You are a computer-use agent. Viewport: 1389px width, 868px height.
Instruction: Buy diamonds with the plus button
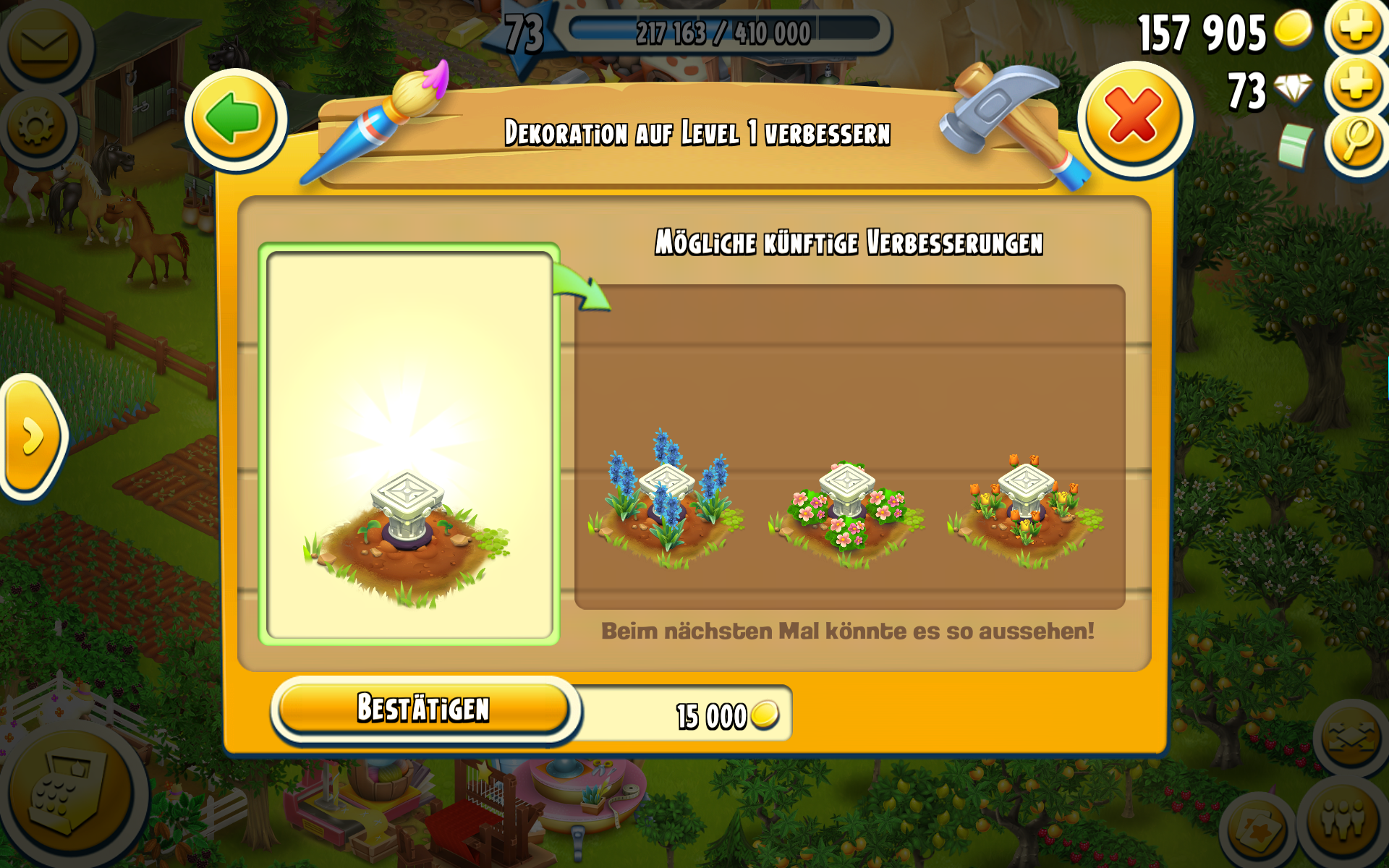[x=1355, y=85]
